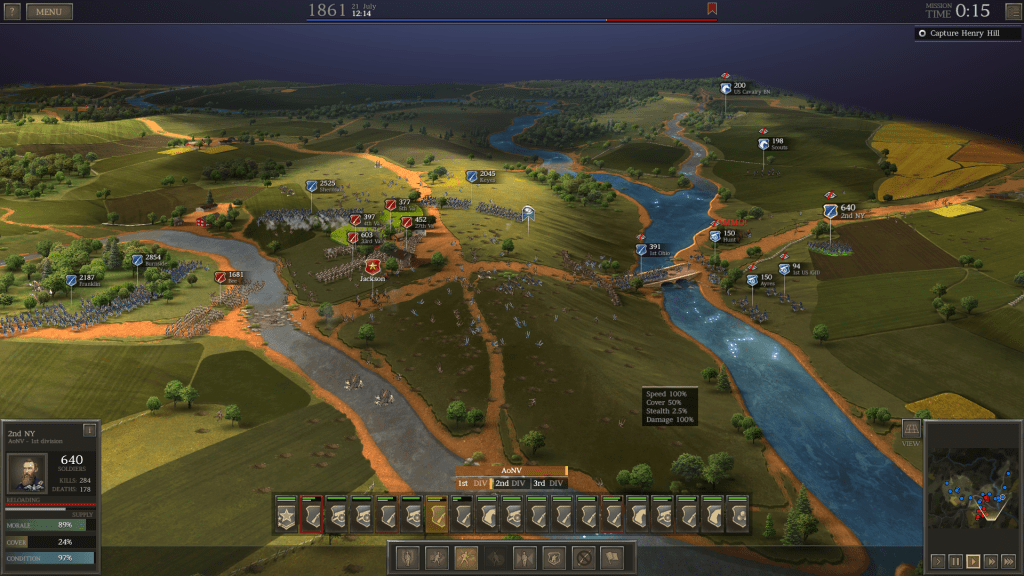Image resolution: width=1024 pixels, height=576 pixels.
Task: Select the star general unit card
Action: pos(287,514)
